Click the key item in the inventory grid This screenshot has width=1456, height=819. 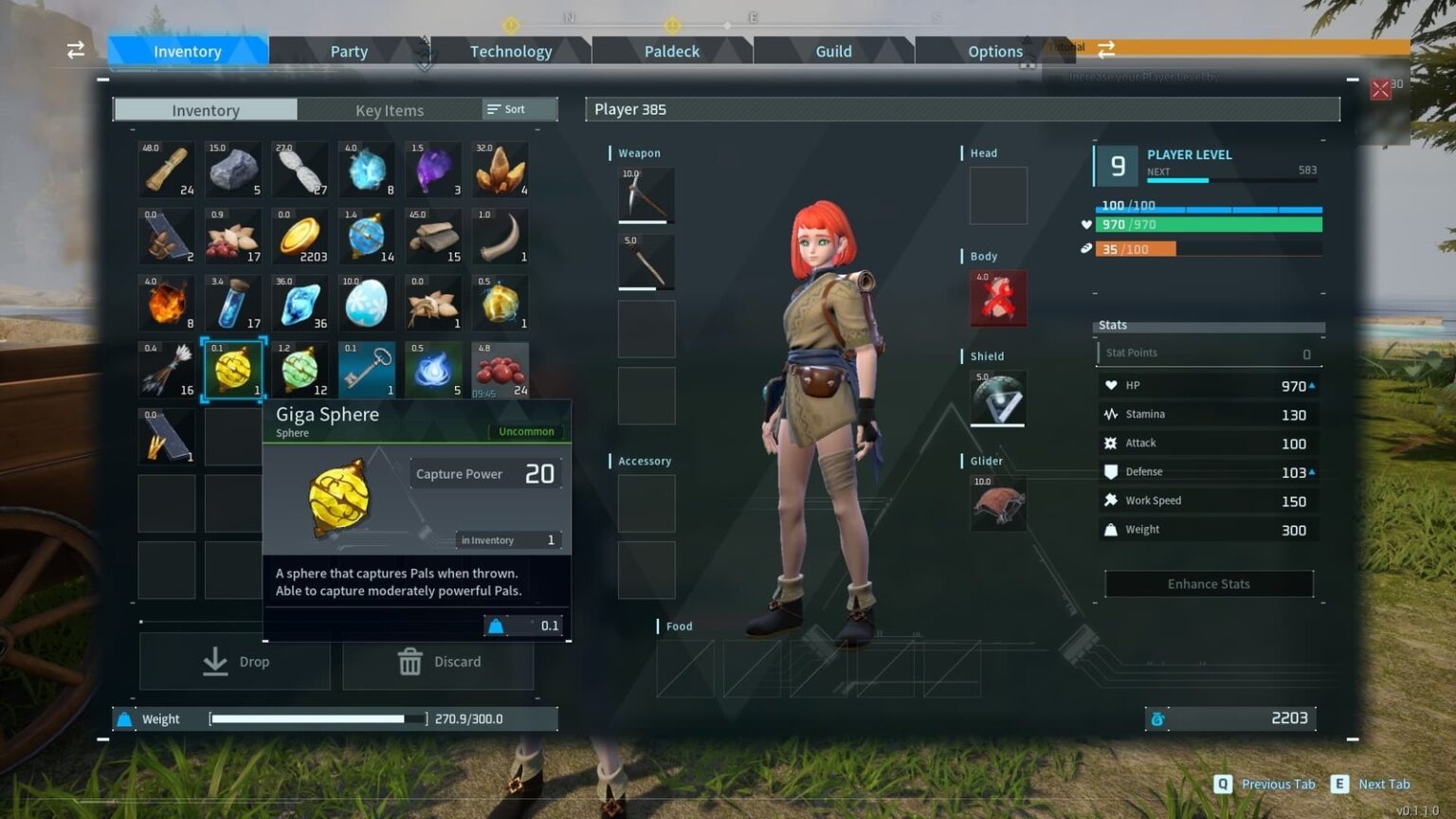pyautogui.click(x=366, y=370)
